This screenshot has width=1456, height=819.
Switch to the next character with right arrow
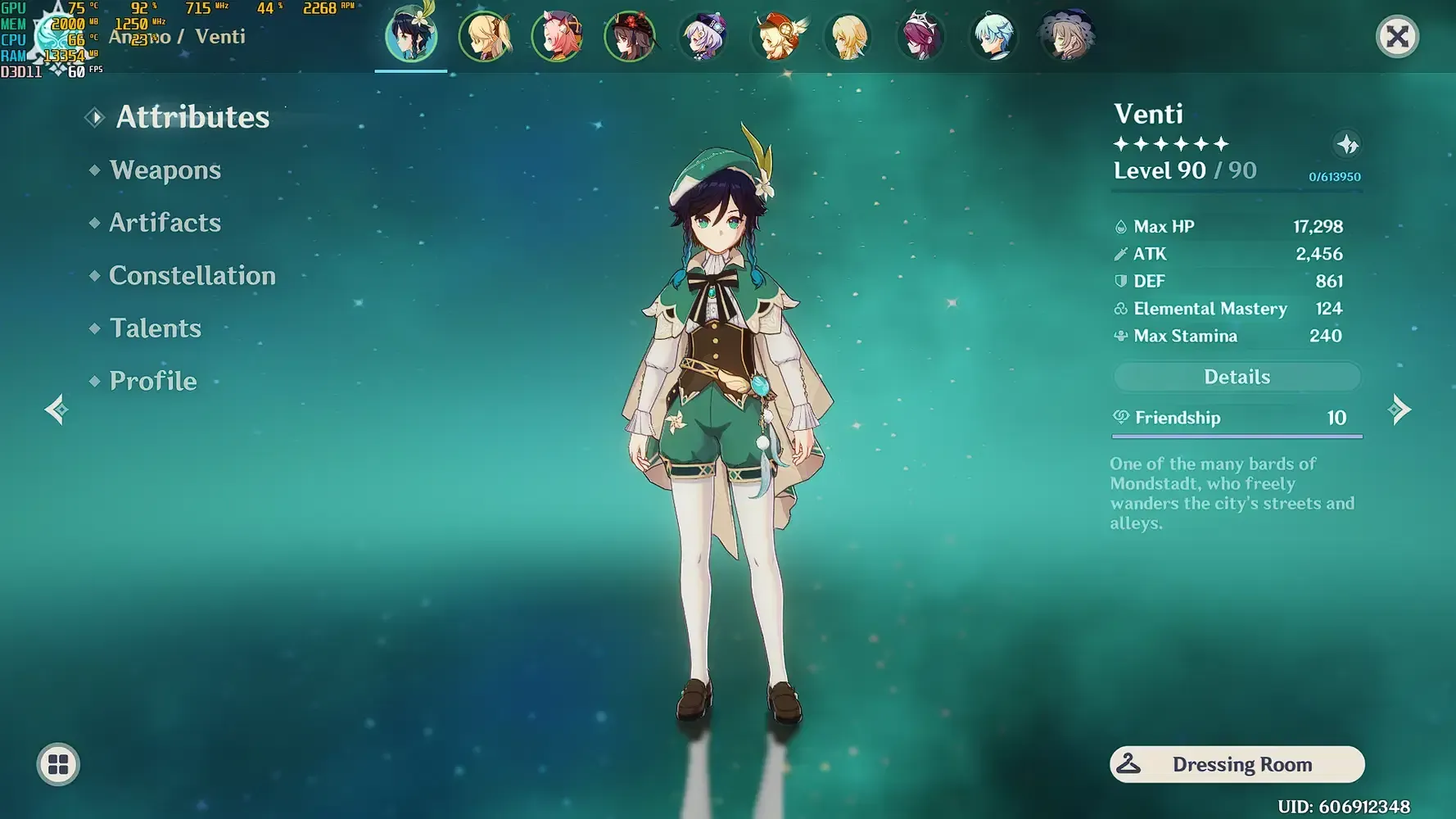(x=1399, y=409)
